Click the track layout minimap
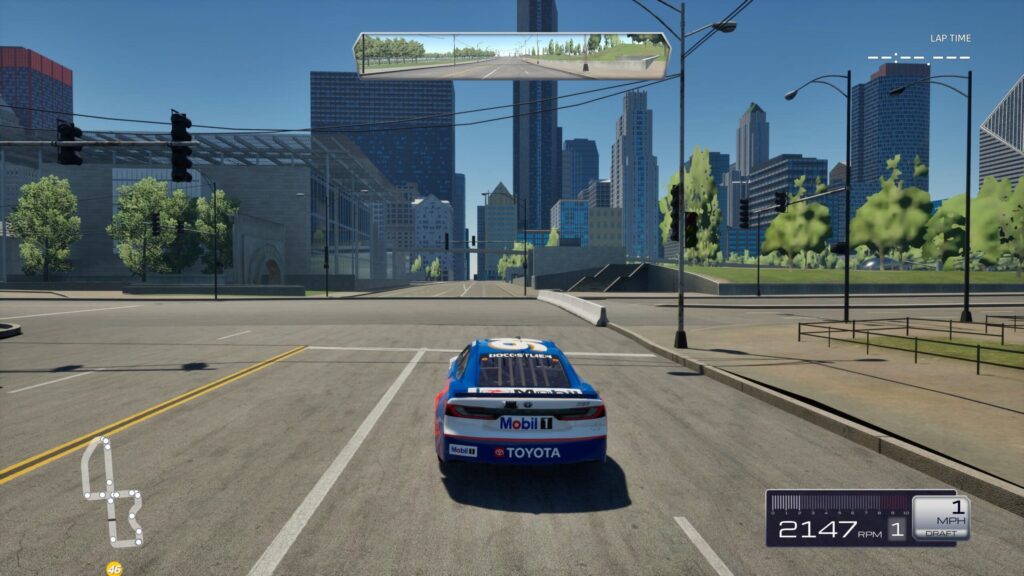The image size is (1024, 576). (x=110, y=492)
